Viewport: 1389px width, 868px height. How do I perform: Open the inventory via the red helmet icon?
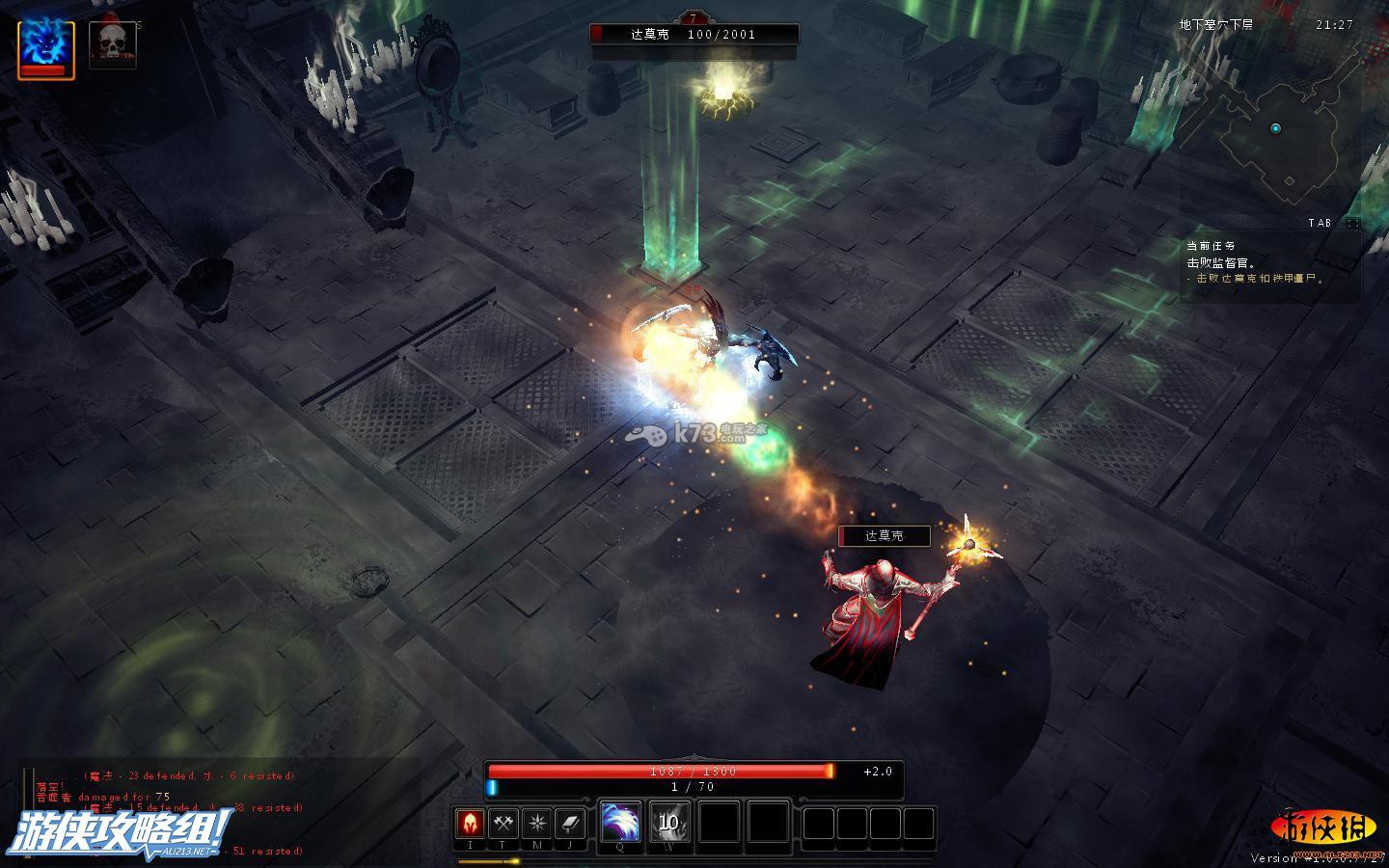click(470, 823)
